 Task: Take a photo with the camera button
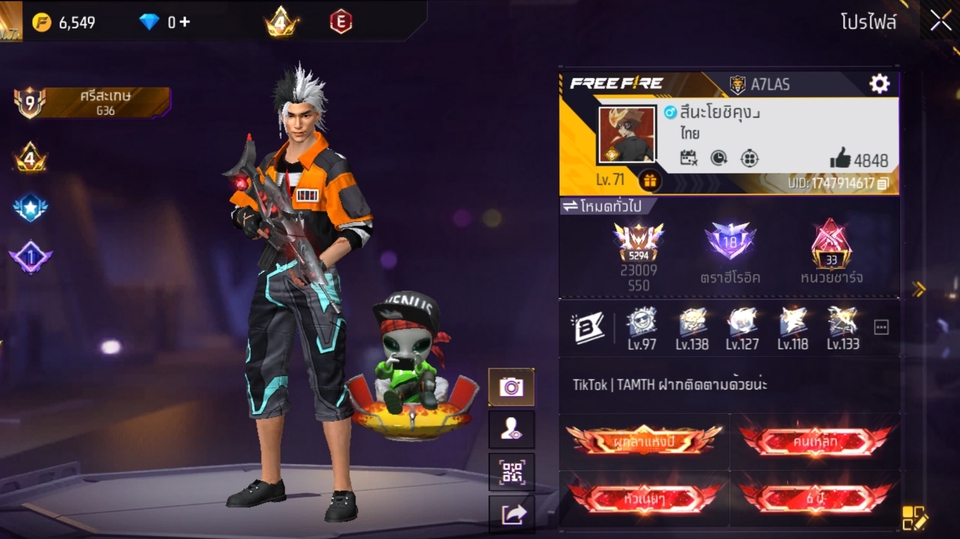(x=511, y=386)
